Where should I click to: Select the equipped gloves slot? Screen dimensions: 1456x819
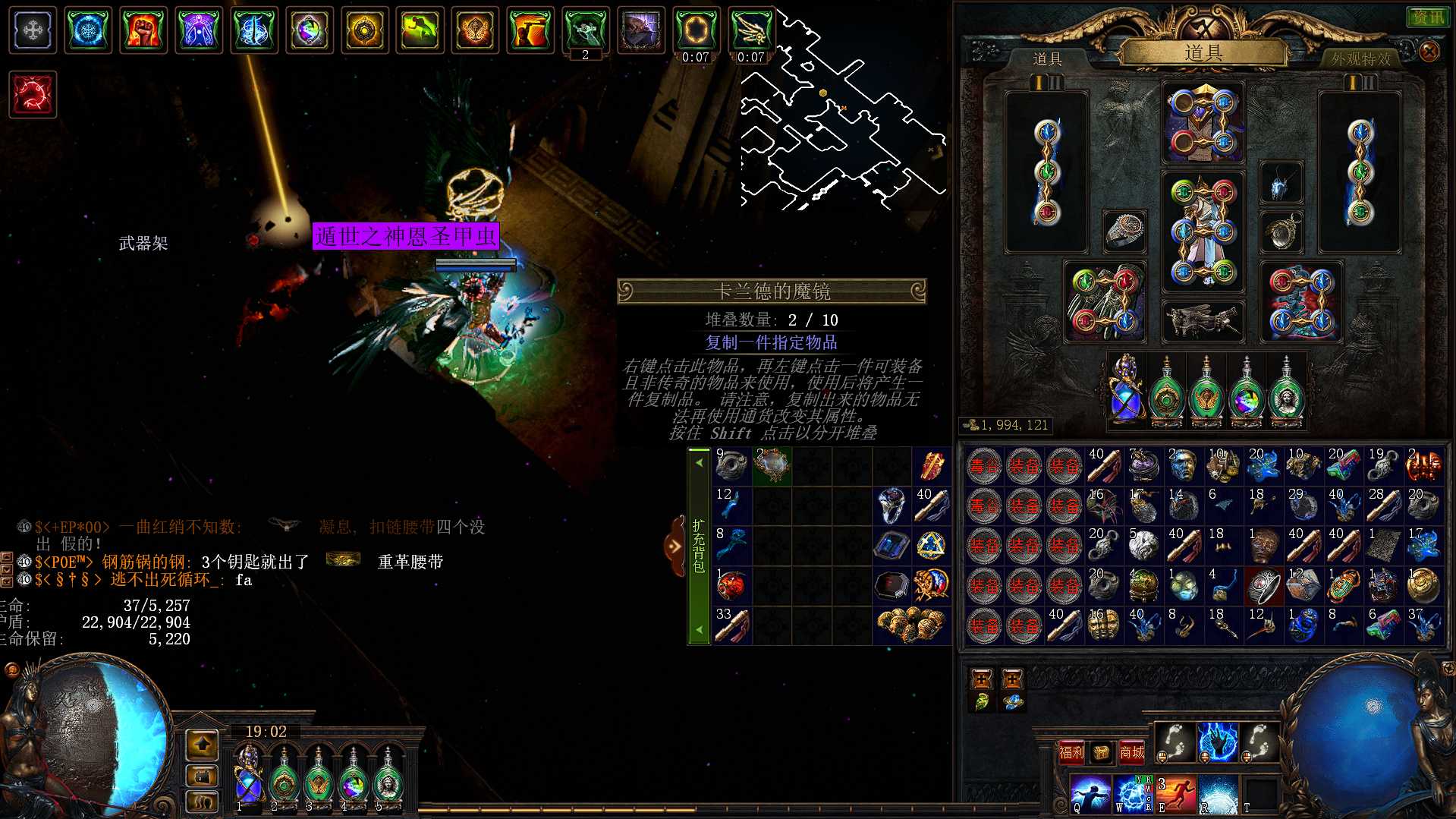click(1105, 301)
